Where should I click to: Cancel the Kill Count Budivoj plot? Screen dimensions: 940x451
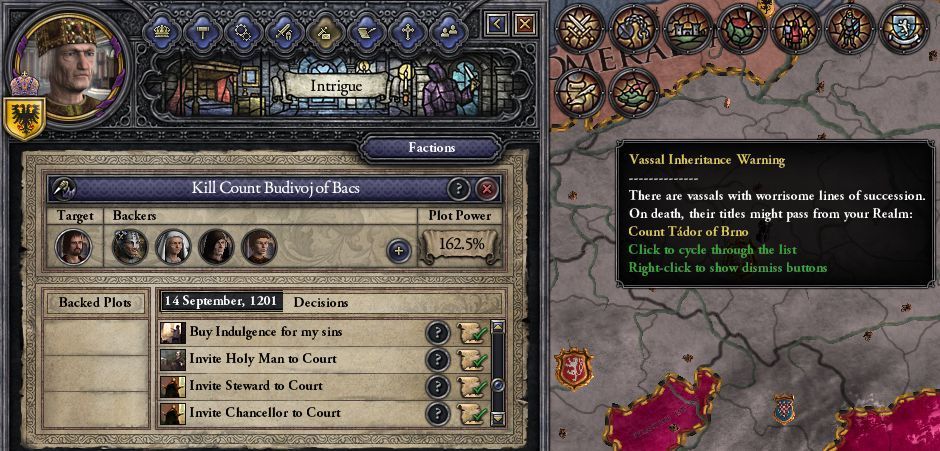click(487, 189)
